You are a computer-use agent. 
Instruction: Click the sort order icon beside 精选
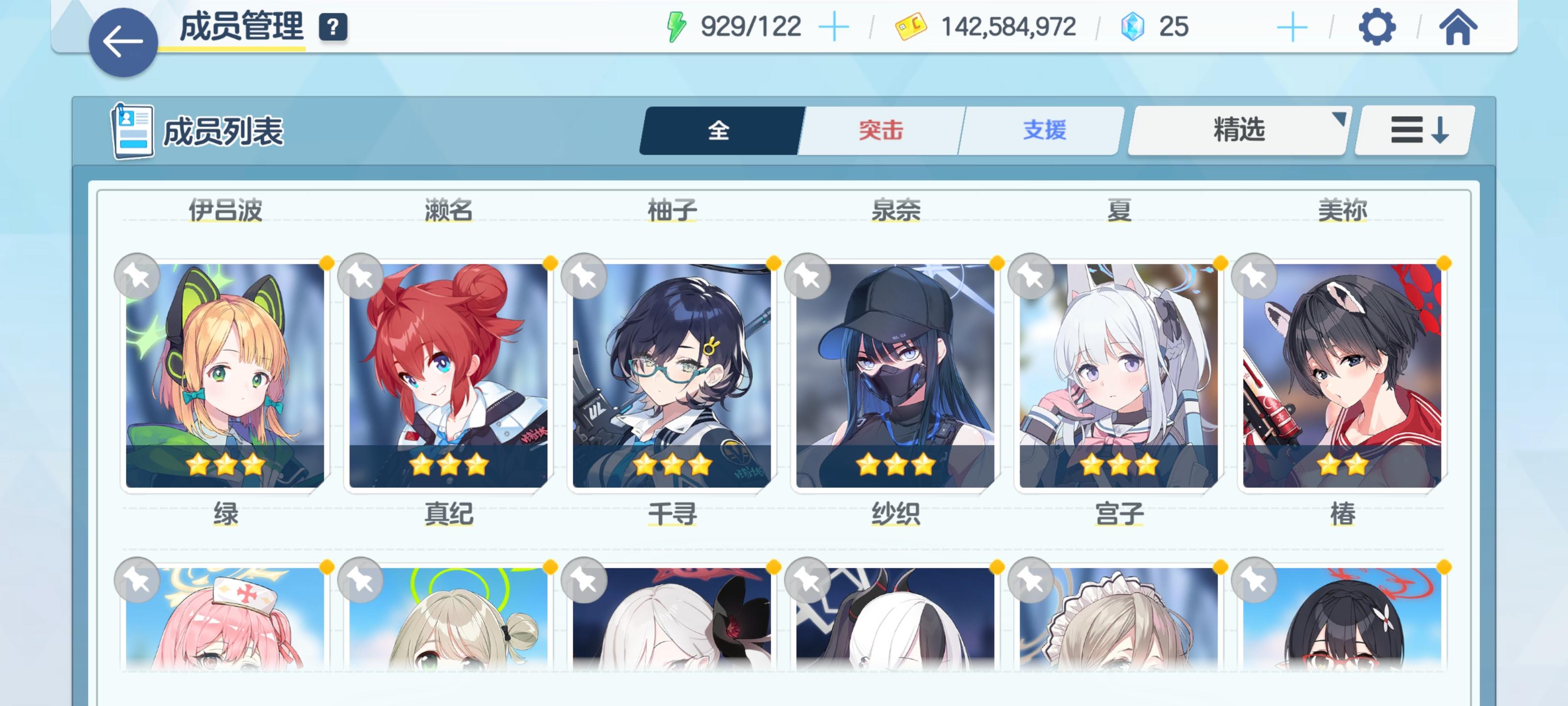click(x=1413, y=130)
